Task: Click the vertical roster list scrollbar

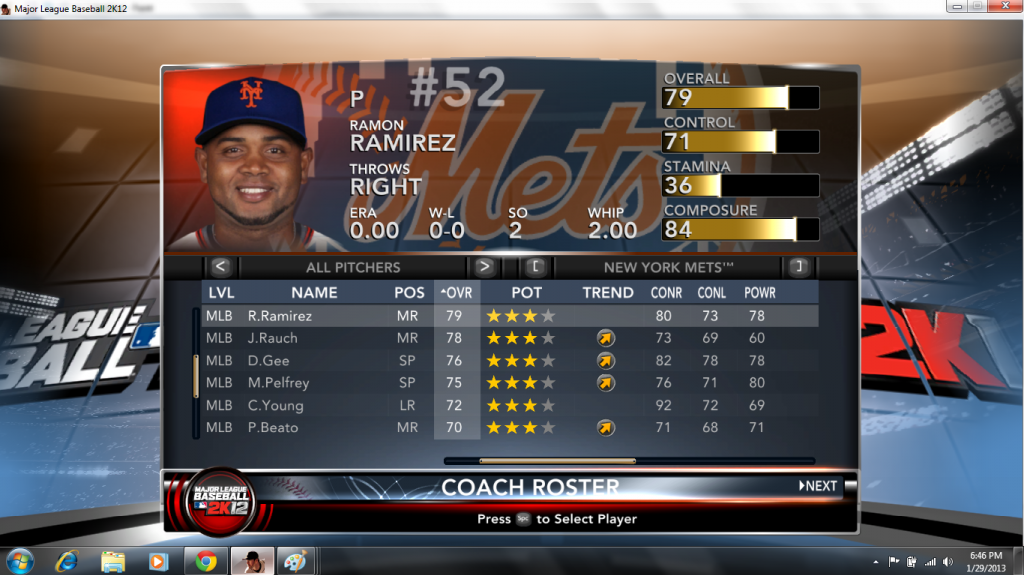Action: click(x=196, y=372)
